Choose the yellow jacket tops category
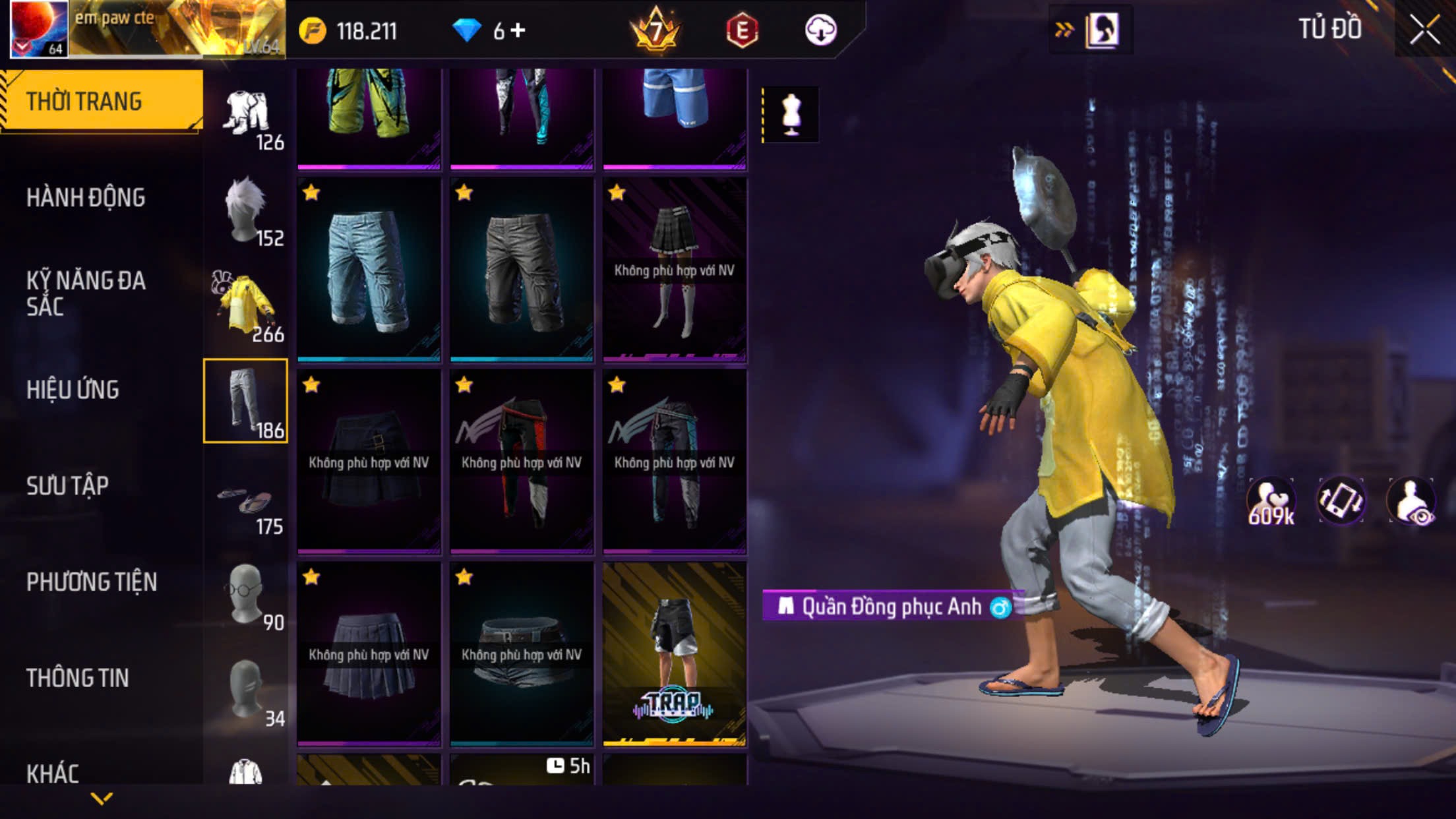 tap(246, 306)
